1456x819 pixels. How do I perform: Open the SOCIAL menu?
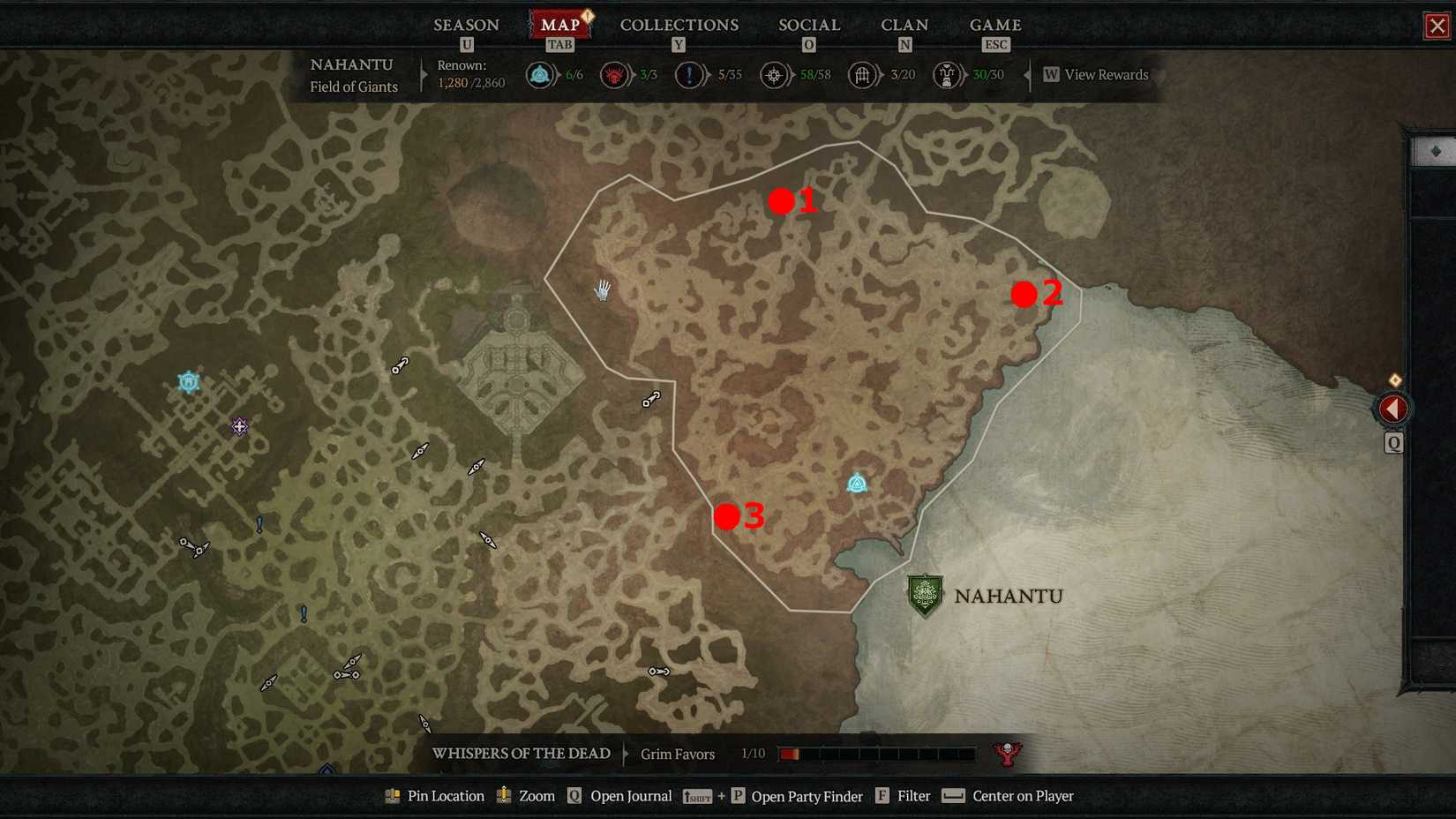808,25
